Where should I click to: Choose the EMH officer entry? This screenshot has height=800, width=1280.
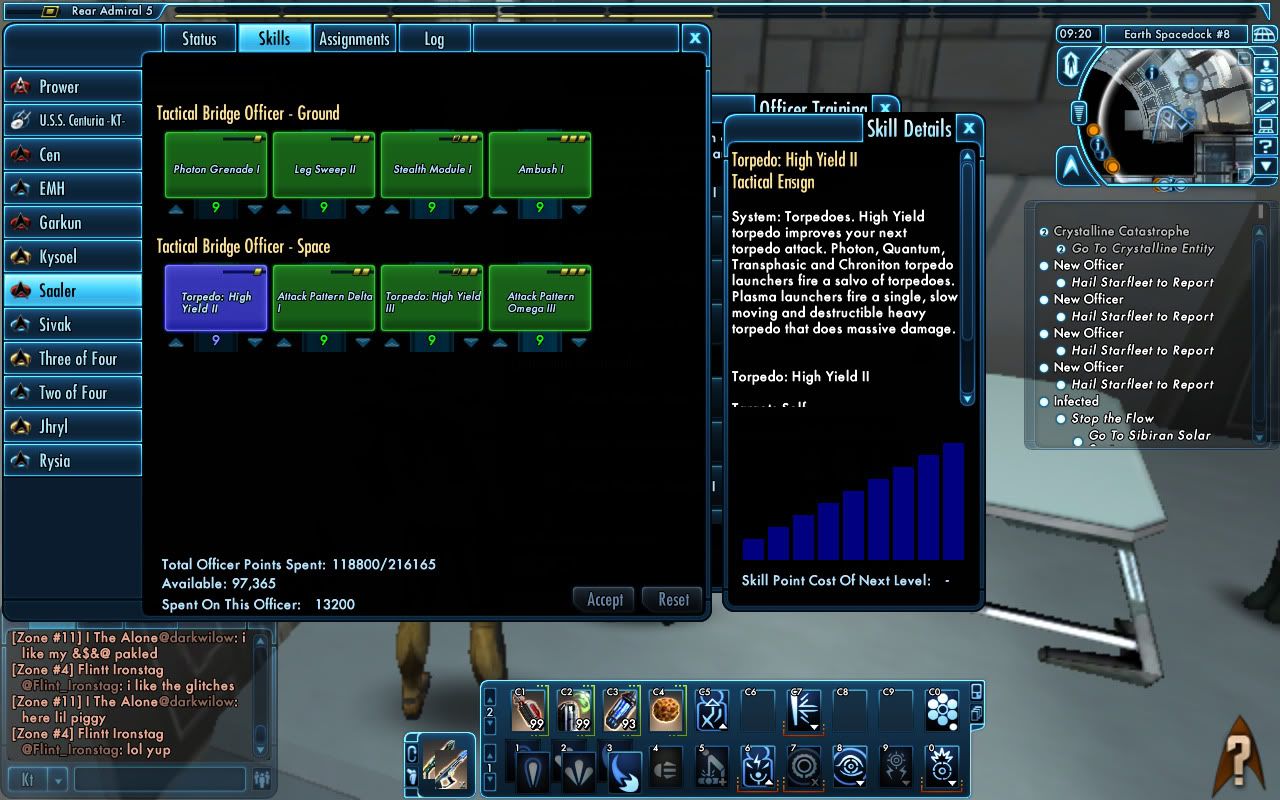tap(72, 189)
